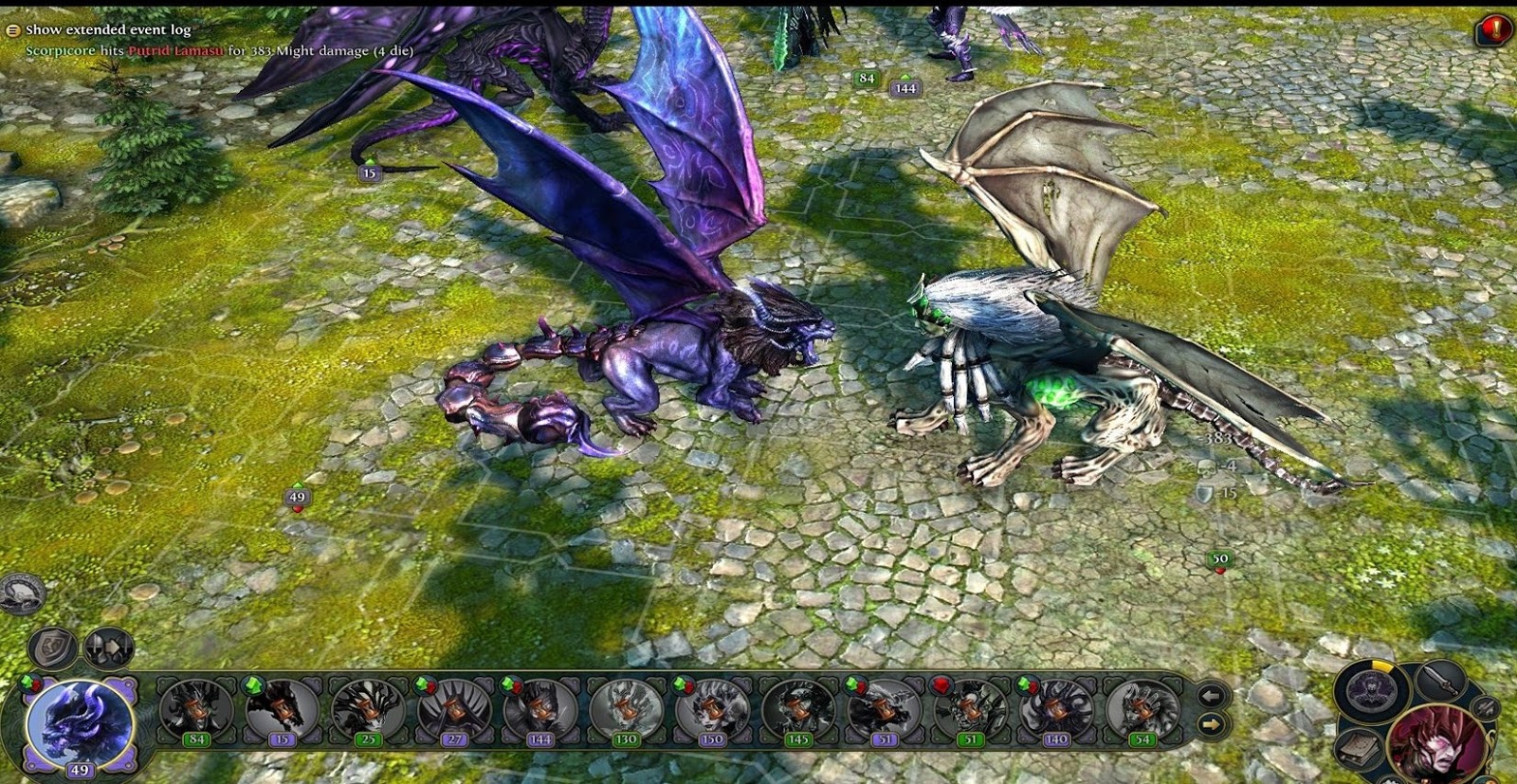Open the hero's spellbook icon
1517x784 pixels.
(x=1359, y=749)
